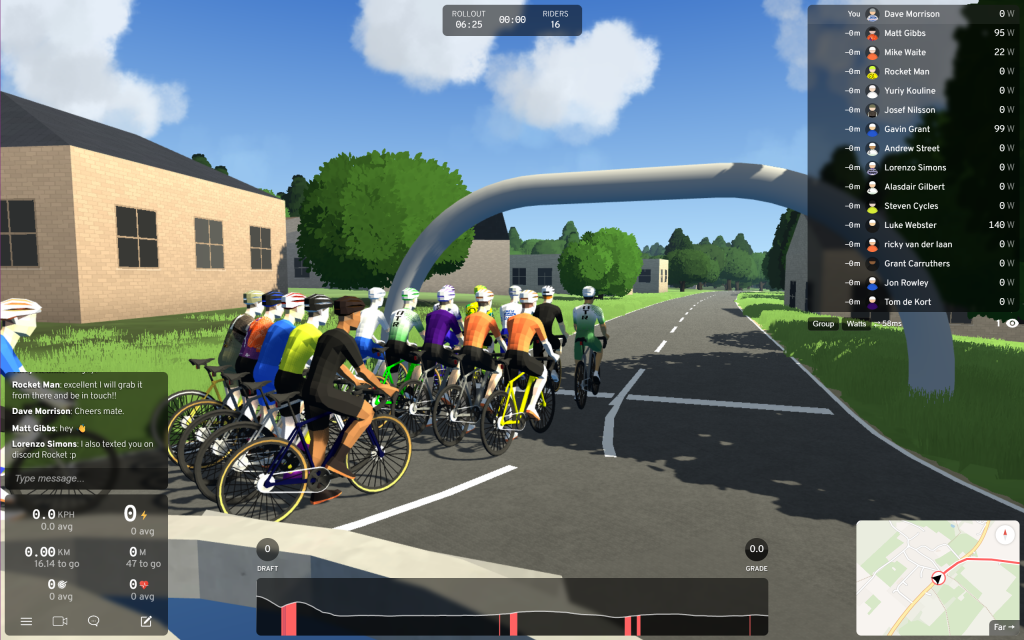
Task: Select Matt Gibbs in the rider list
Action: [x=905, y=33]
